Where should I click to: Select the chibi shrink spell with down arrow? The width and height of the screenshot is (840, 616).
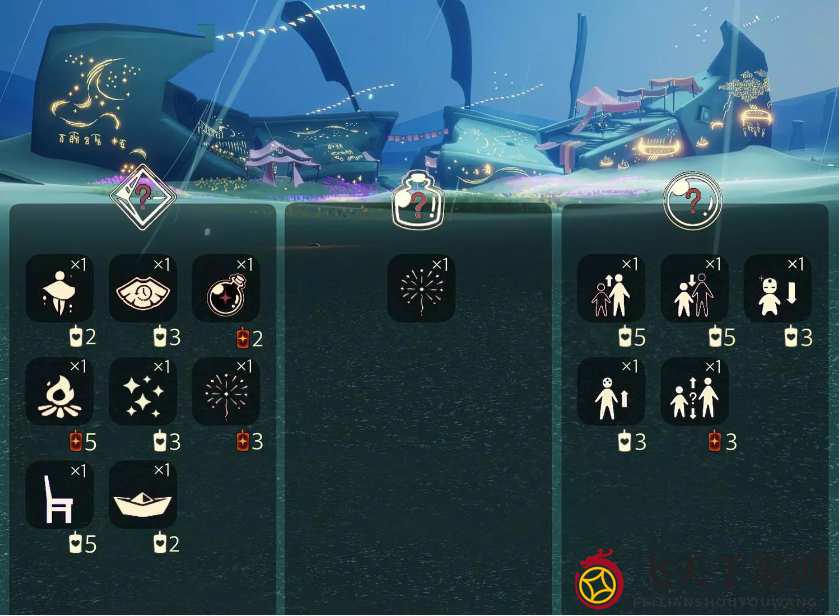click(777, 288)
